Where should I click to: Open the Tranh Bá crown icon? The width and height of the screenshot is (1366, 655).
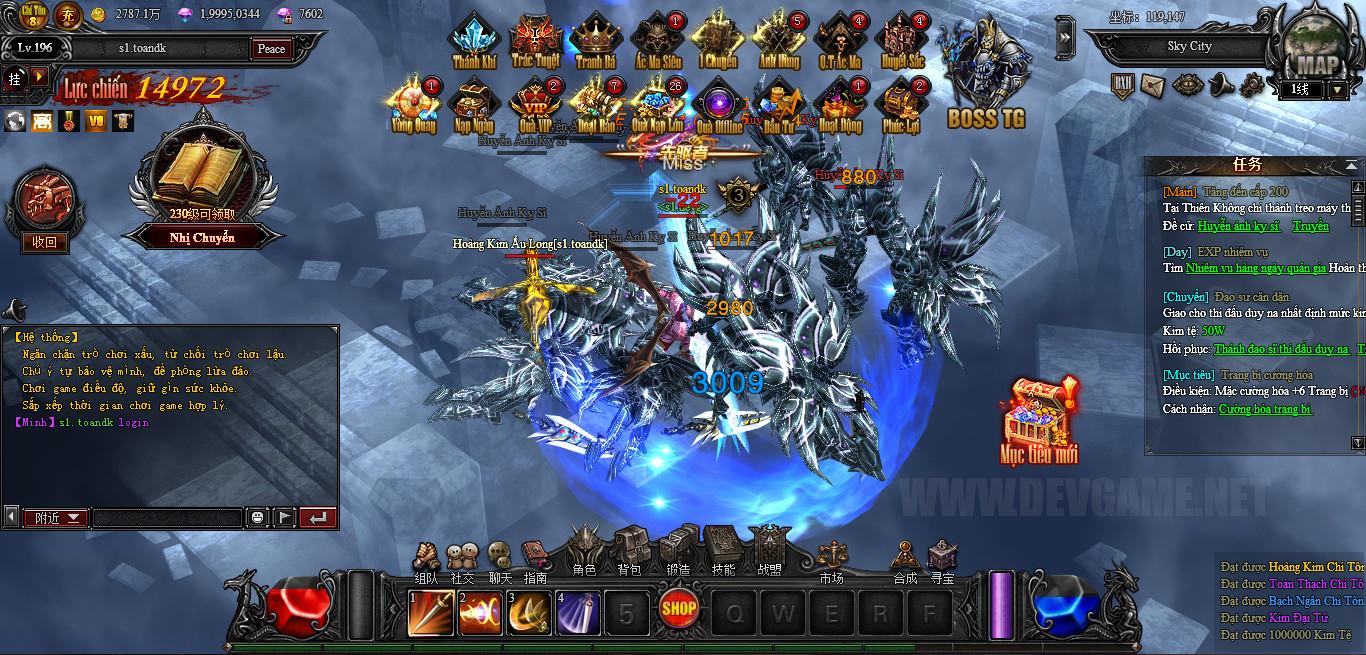pos(595,42)
